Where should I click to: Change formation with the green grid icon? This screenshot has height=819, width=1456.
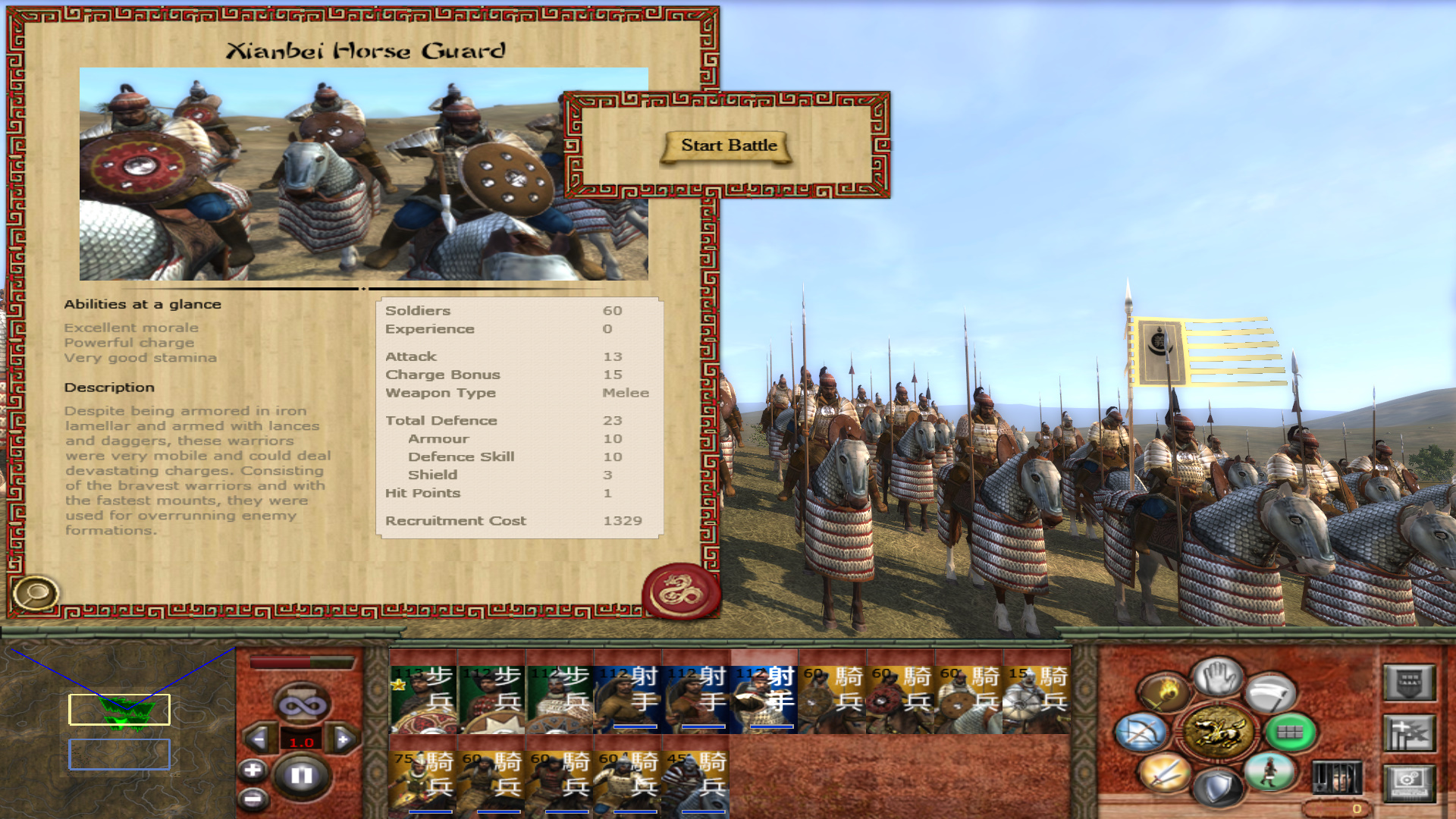1289,733
